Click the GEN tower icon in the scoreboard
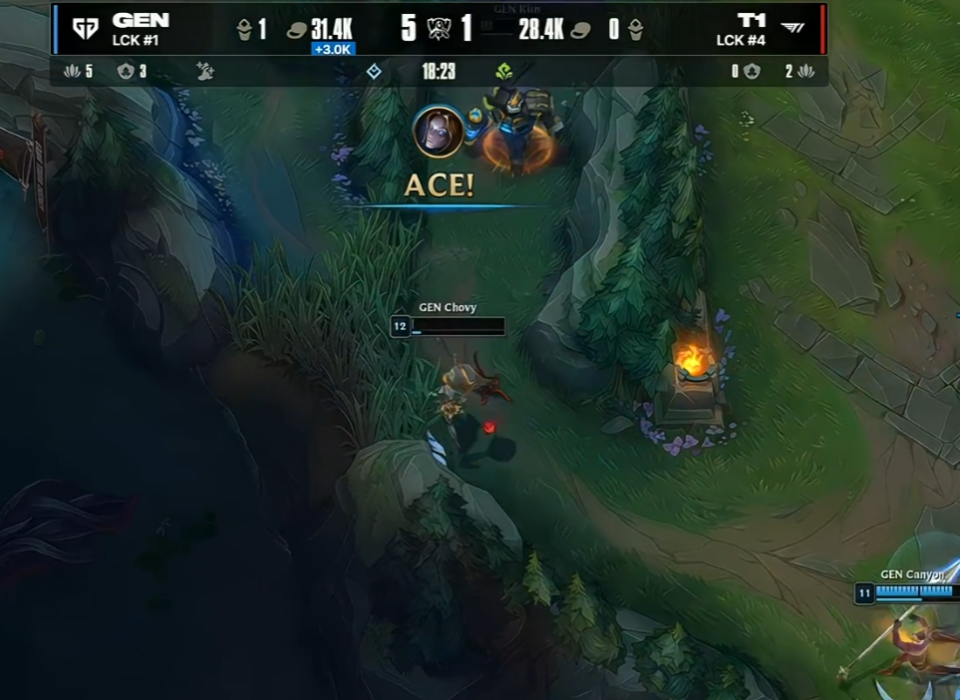960x700 pixels. (244, 29)
